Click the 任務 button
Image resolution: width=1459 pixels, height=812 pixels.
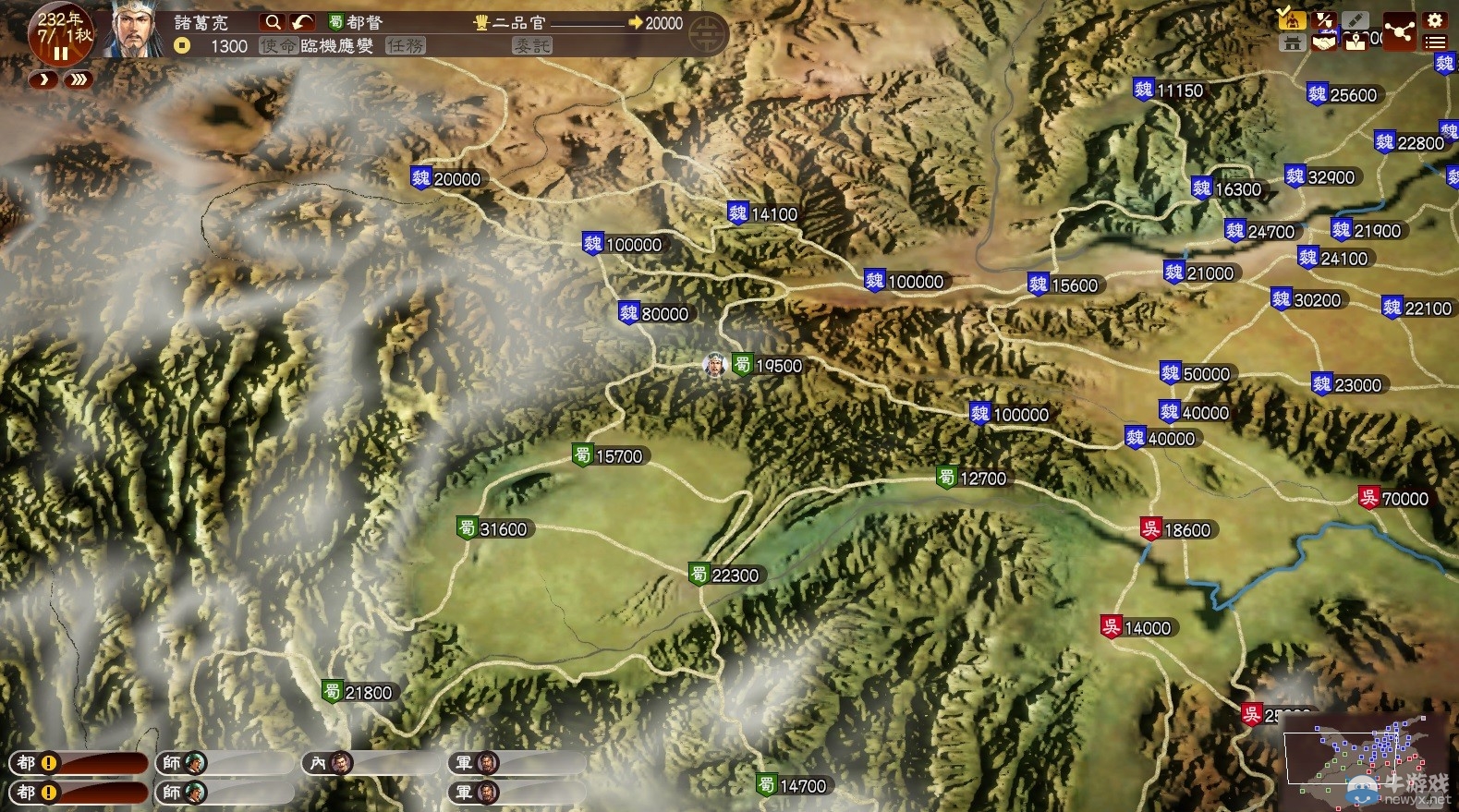[407, 46]
